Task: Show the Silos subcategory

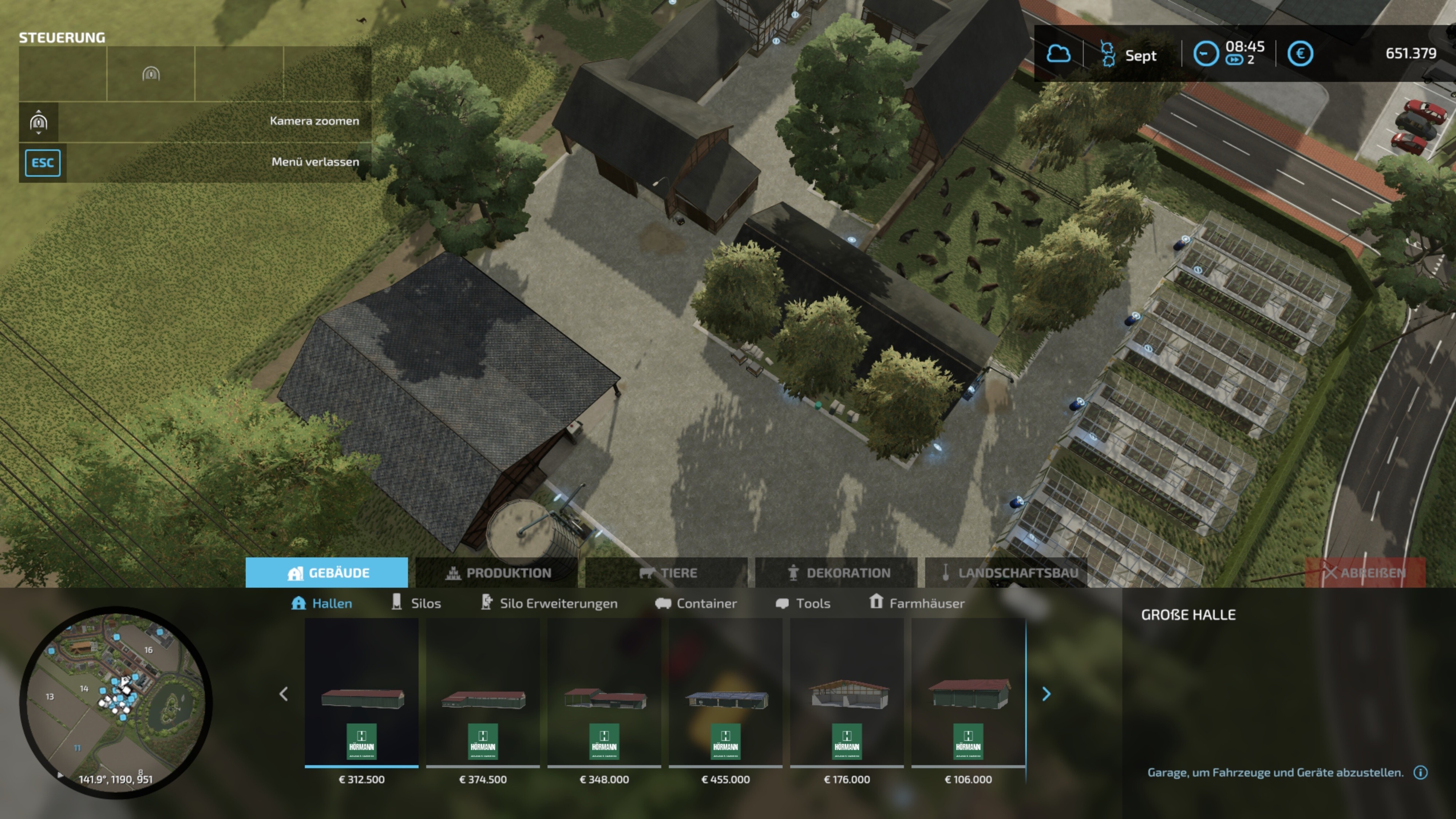Action: (x=416, y=603)
